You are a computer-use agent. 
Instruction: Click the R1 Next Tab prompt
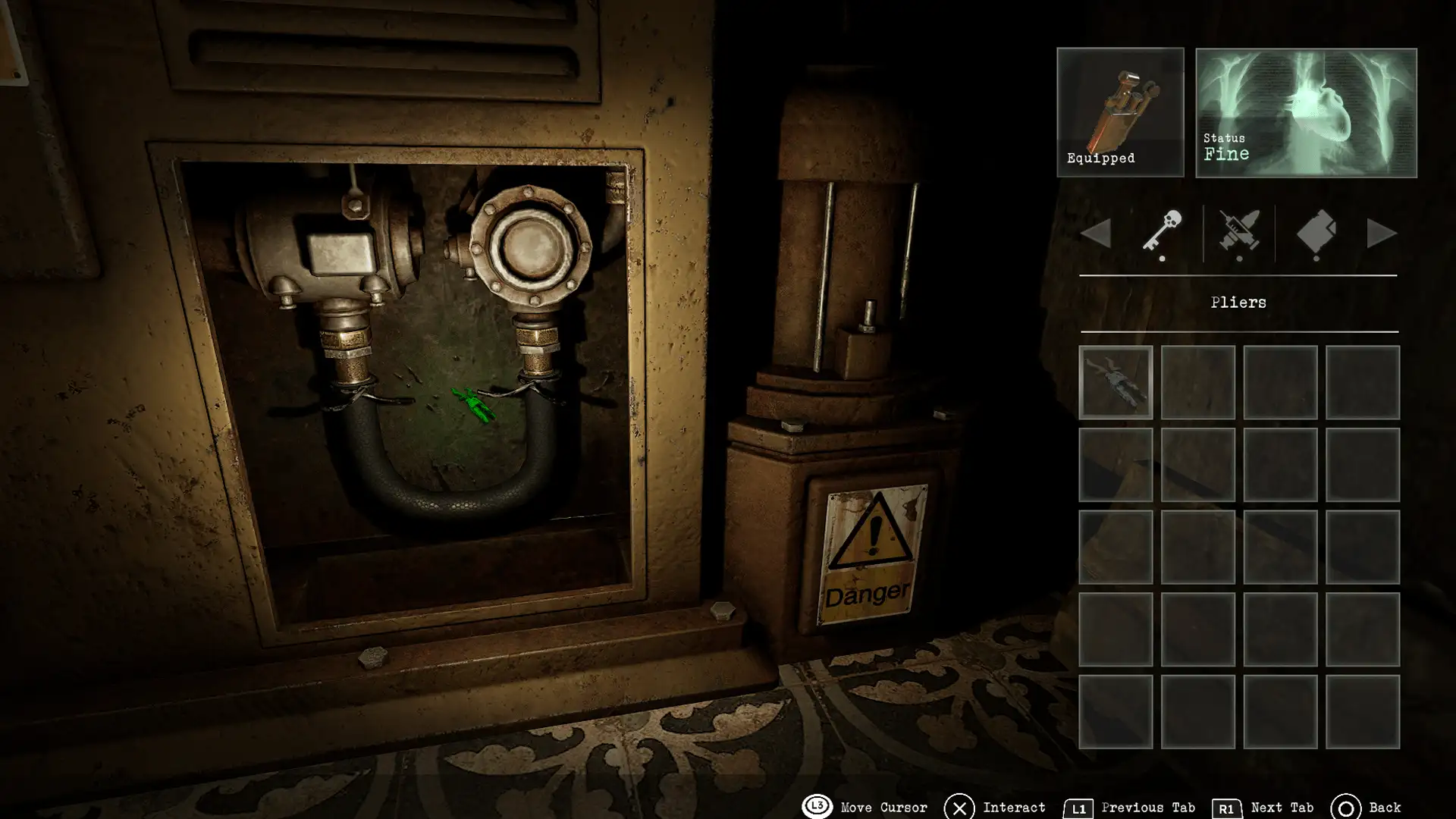click(x=1229, y=807)
